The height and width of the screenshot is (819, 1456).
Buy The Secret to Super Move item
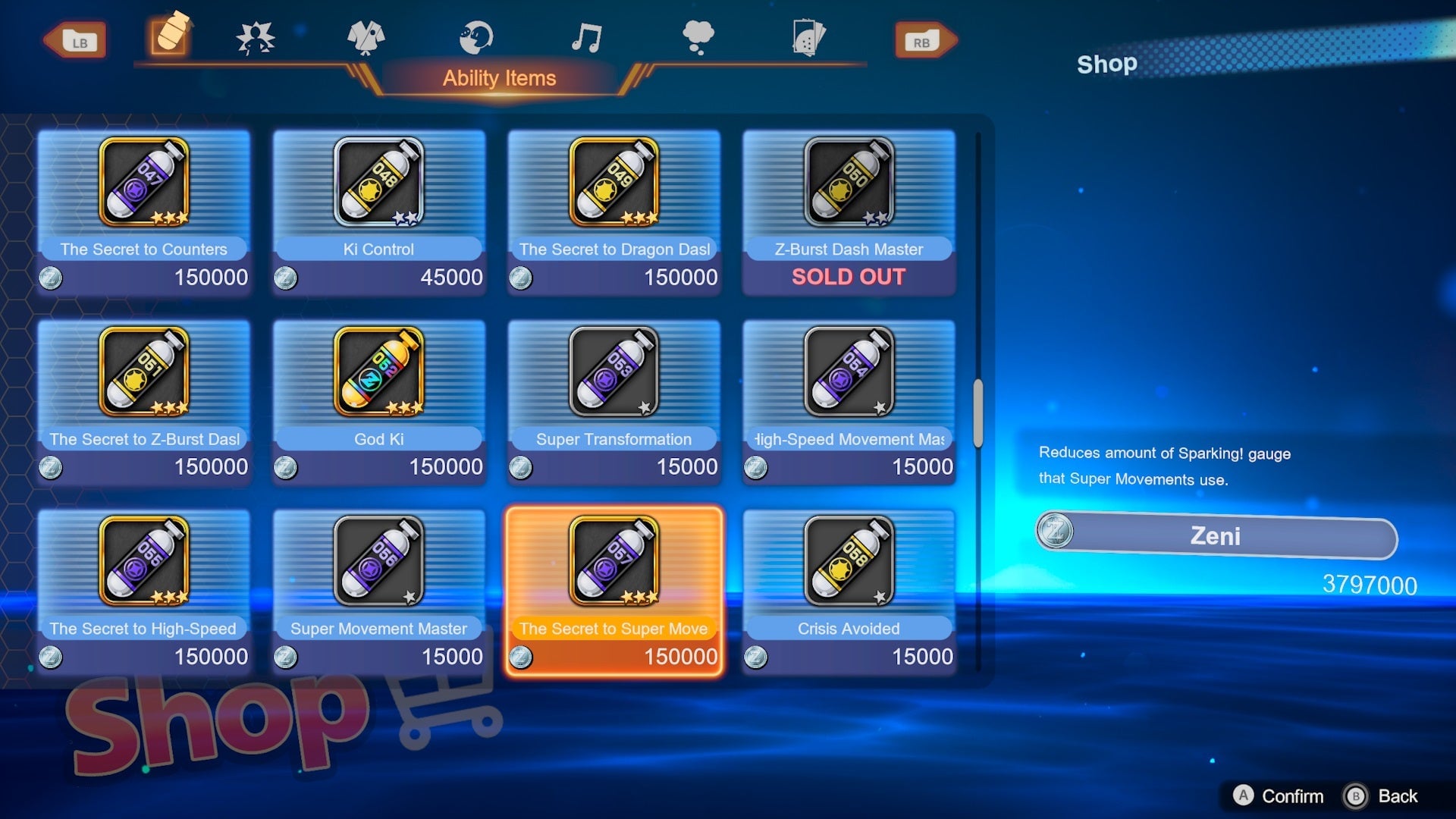[x=613, y=591]
